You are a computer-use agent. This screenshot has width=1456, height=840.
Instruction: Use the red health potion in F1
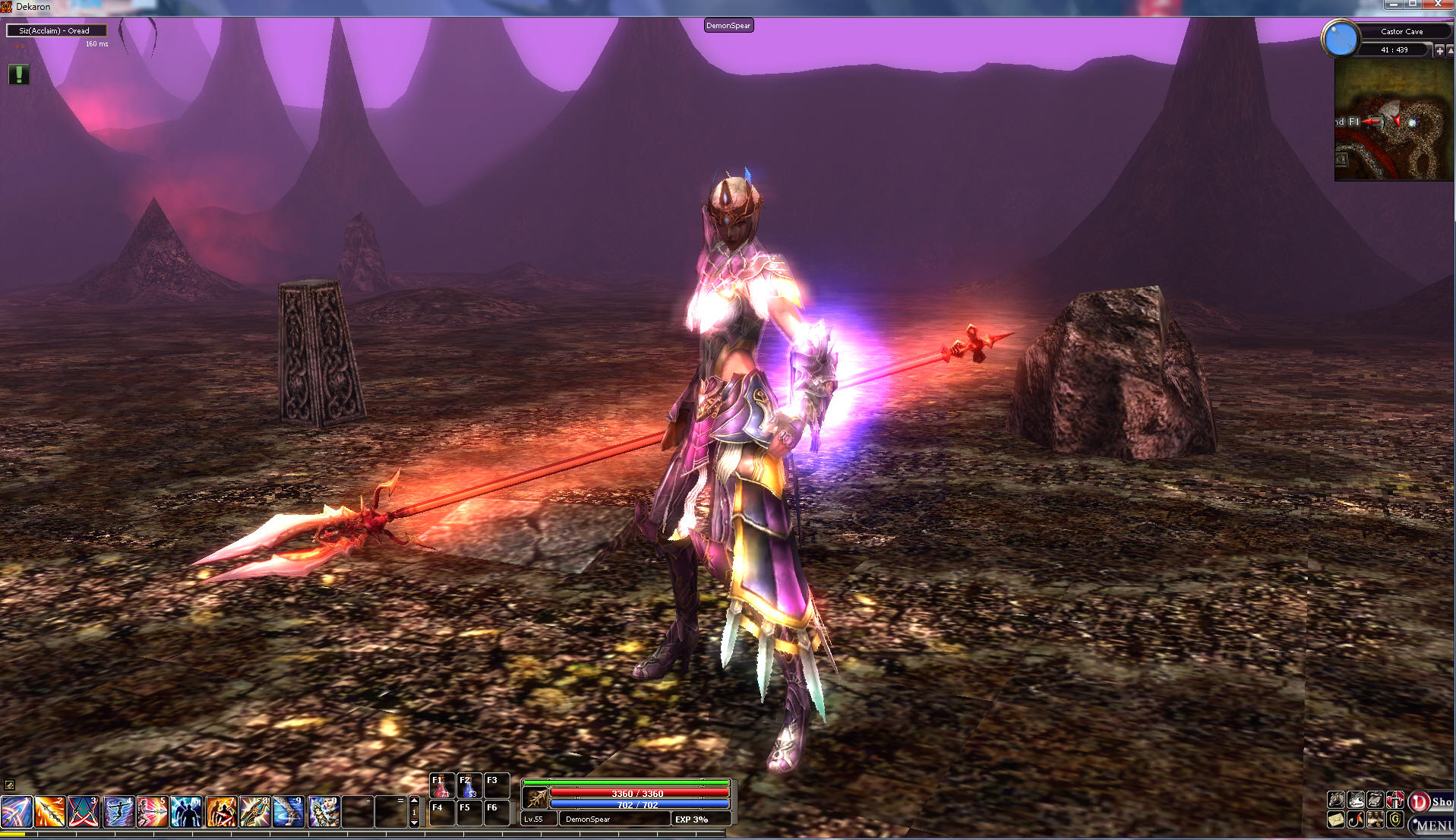coord(441,787)
